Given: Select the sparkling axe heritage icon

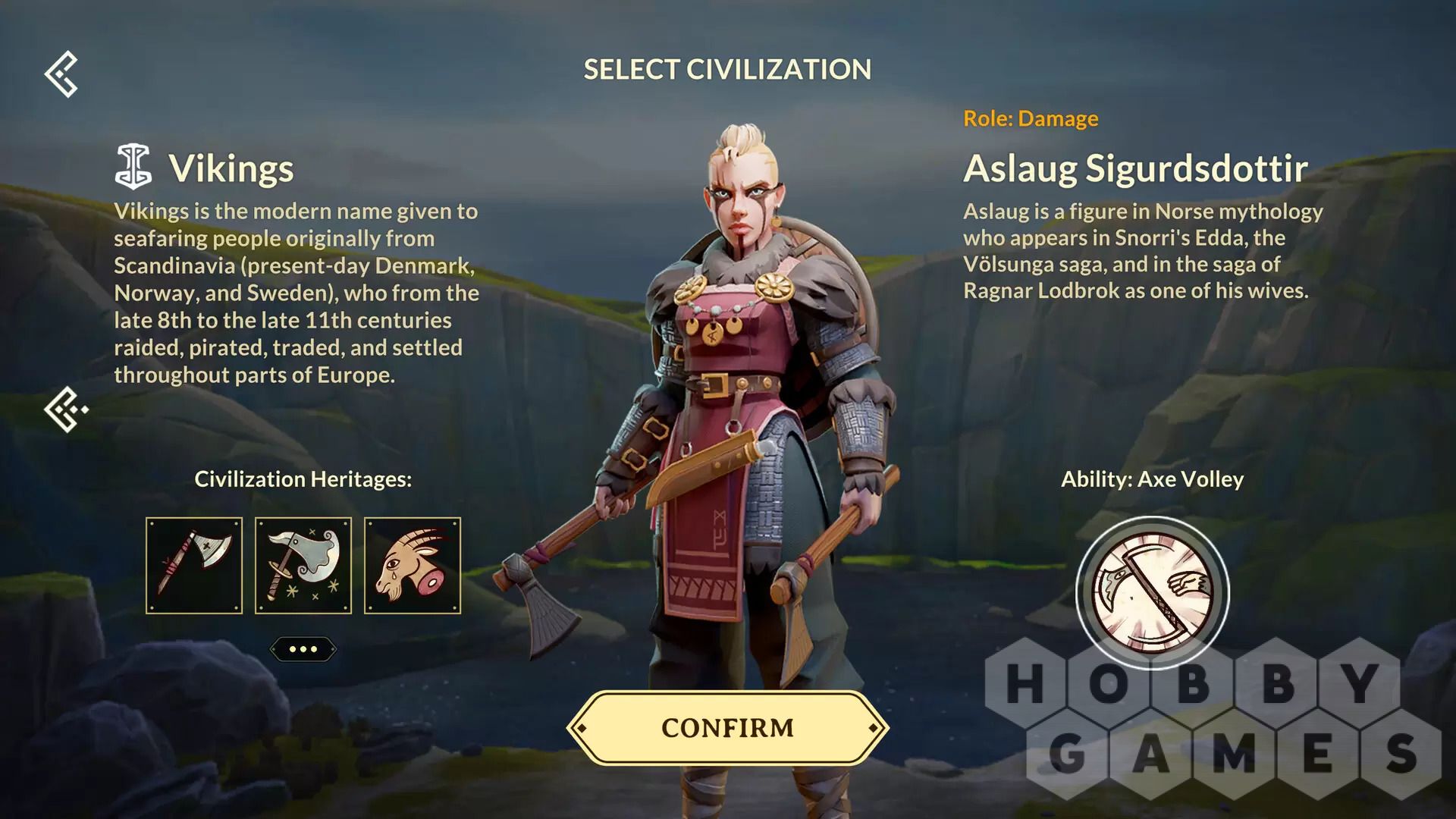Looking at the screenshot, I should [303, 566].
